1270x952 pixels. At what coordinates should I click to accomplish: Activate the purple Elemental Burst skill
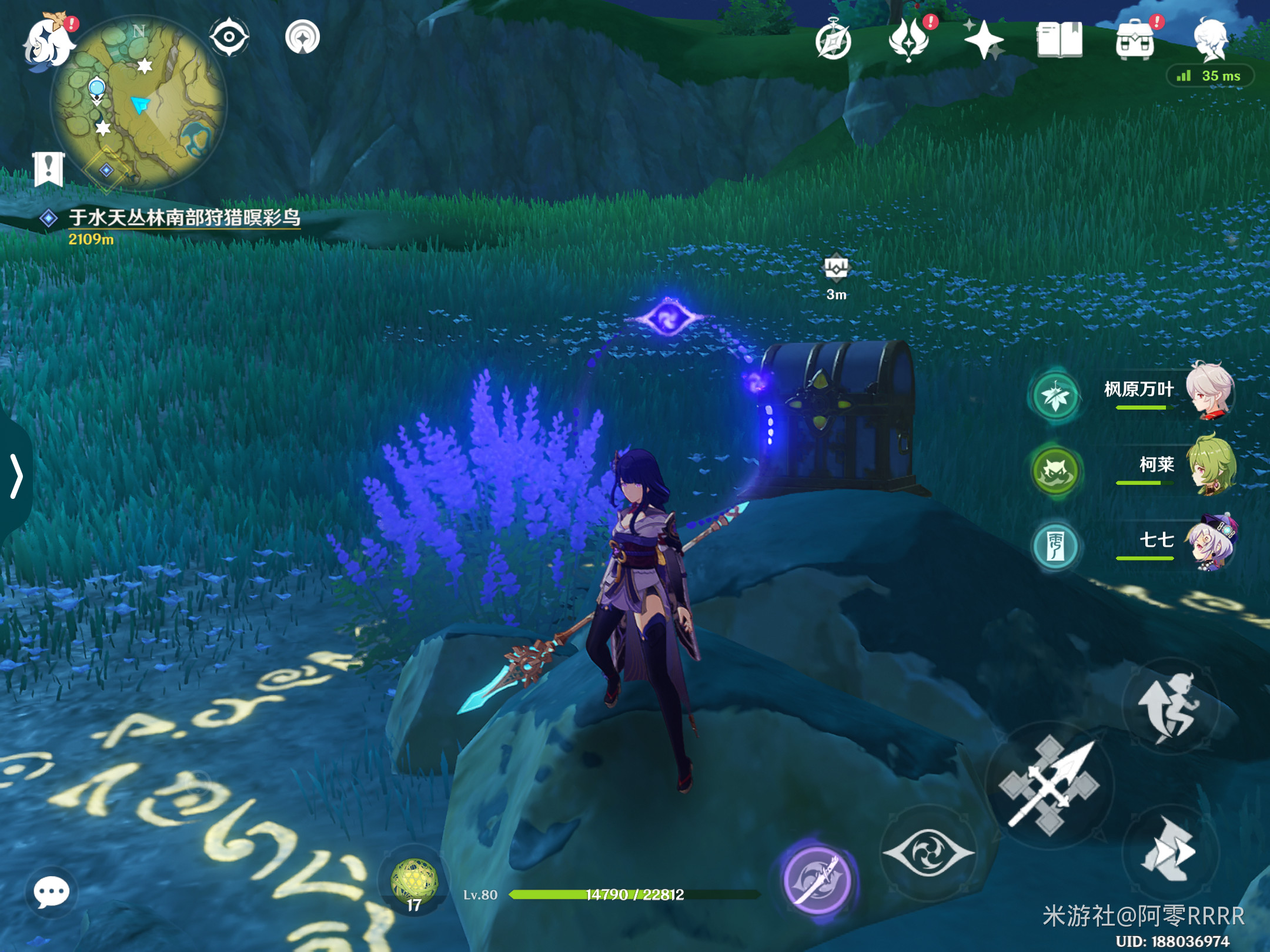coord(817,880)
